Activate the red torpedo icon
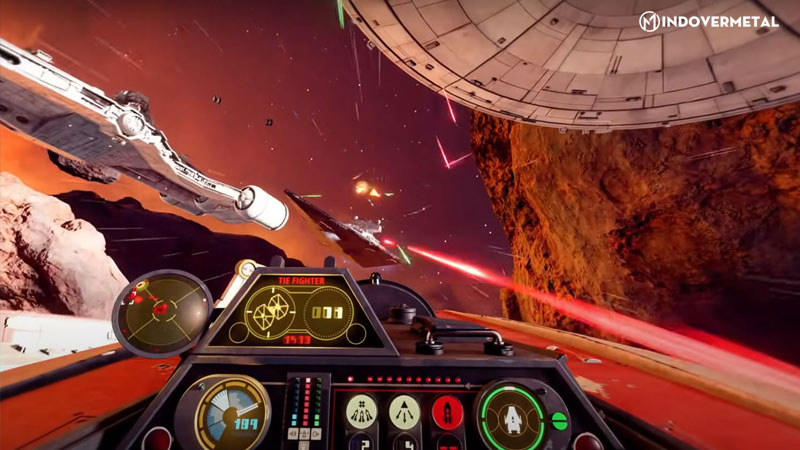The width and height of the screenshot is (800, 450). coord(447,411)
